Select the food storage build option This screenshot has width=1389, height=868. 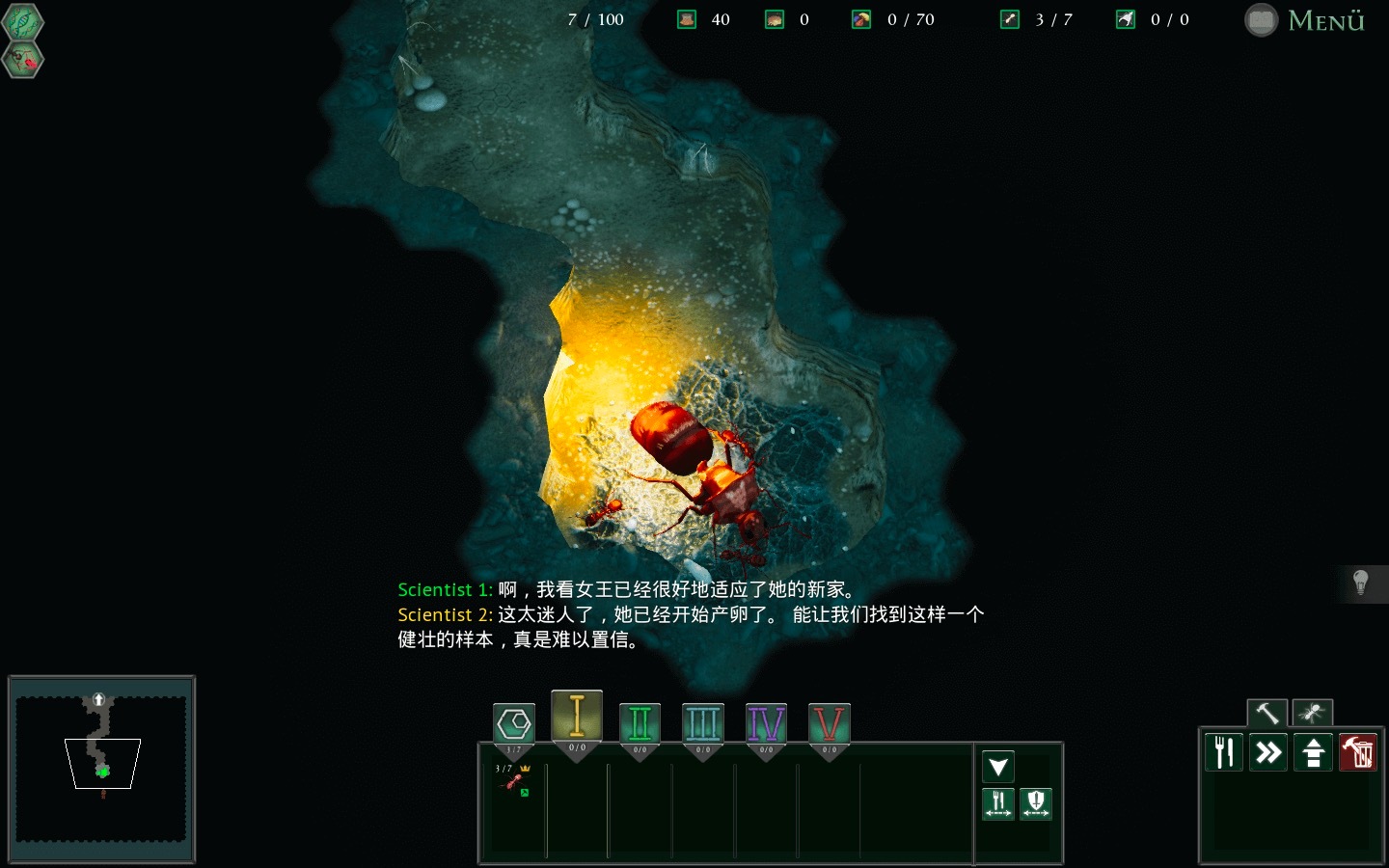click(1224, 752)
